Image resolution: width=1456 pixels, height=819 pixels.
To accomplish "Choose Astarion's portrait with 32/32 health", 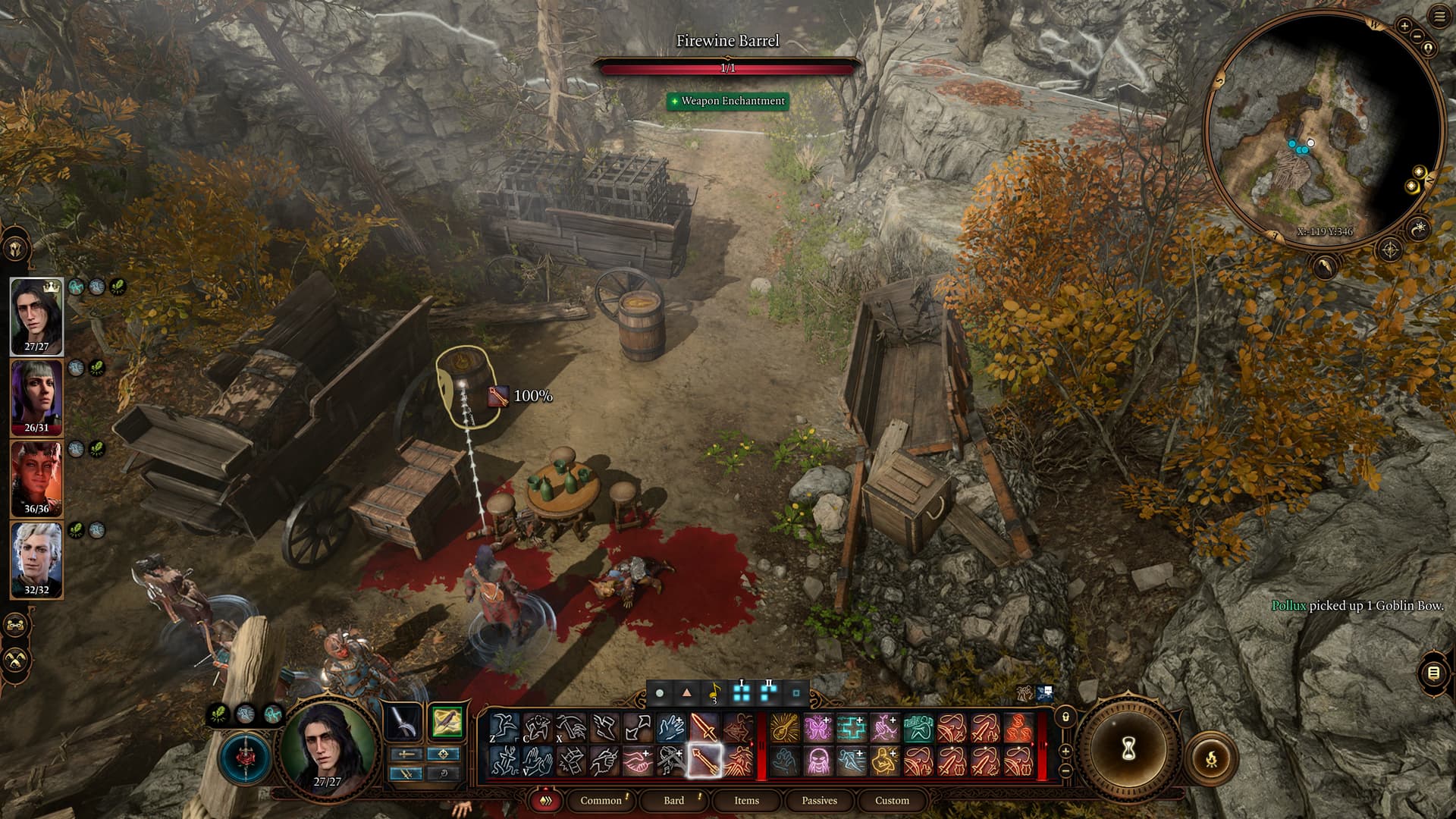I will [36, 560].
